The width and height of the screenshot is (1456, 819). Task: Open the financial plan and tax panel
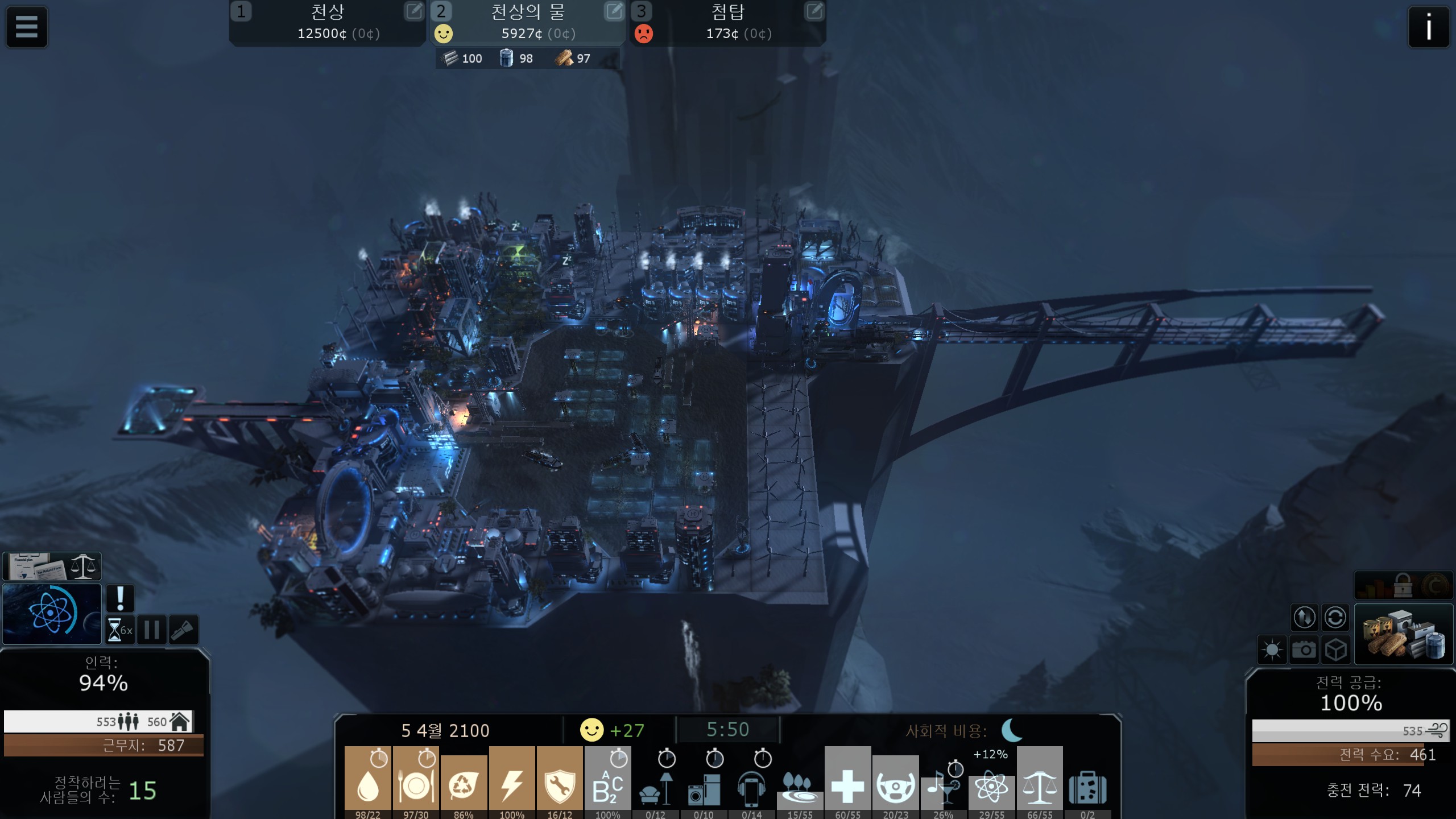pyautogui.click(x=52, y=566)
